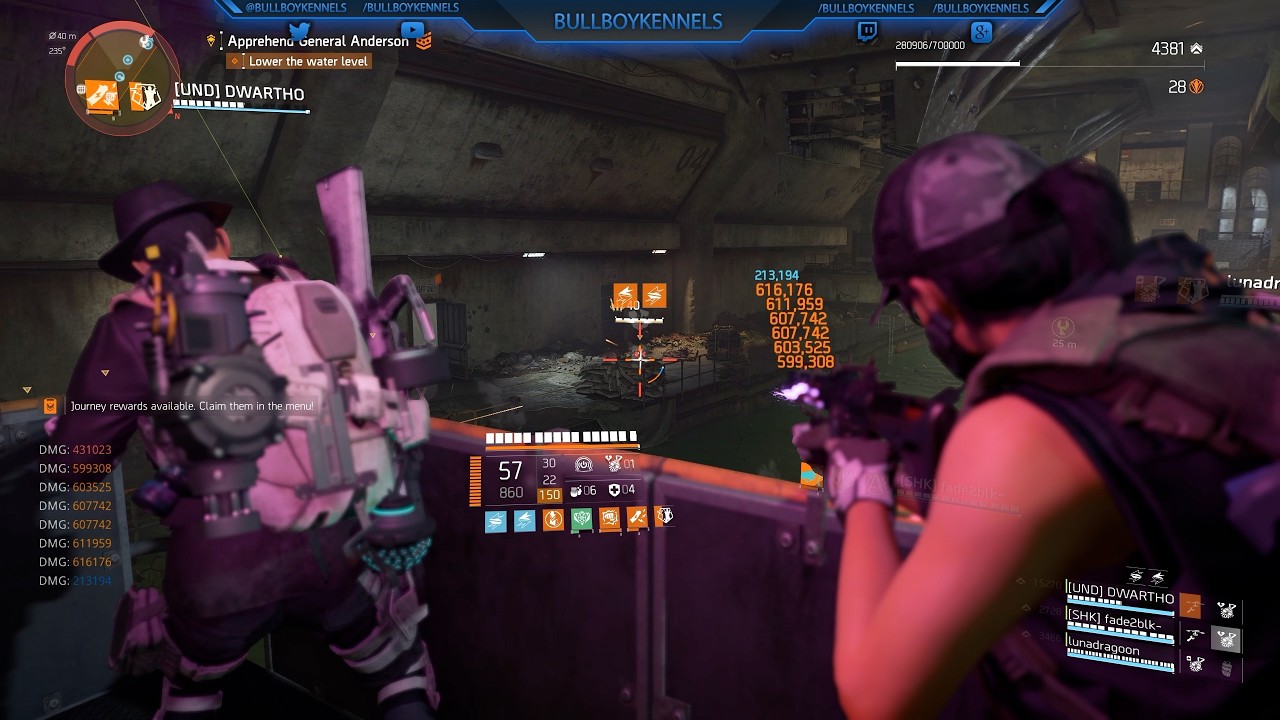Select the grenade count icon
The image size is (1280, 720).
coord(576,490)
